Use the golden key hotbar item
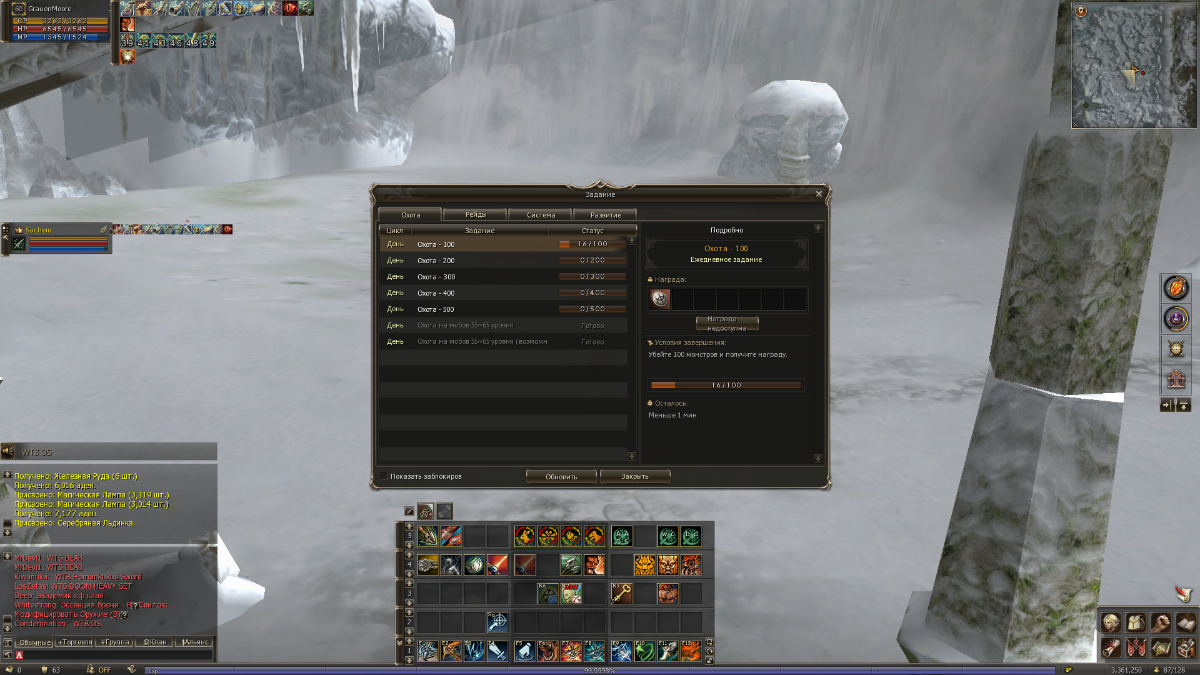Viewport: 1200px width, 675px height. tap(621, 594)
